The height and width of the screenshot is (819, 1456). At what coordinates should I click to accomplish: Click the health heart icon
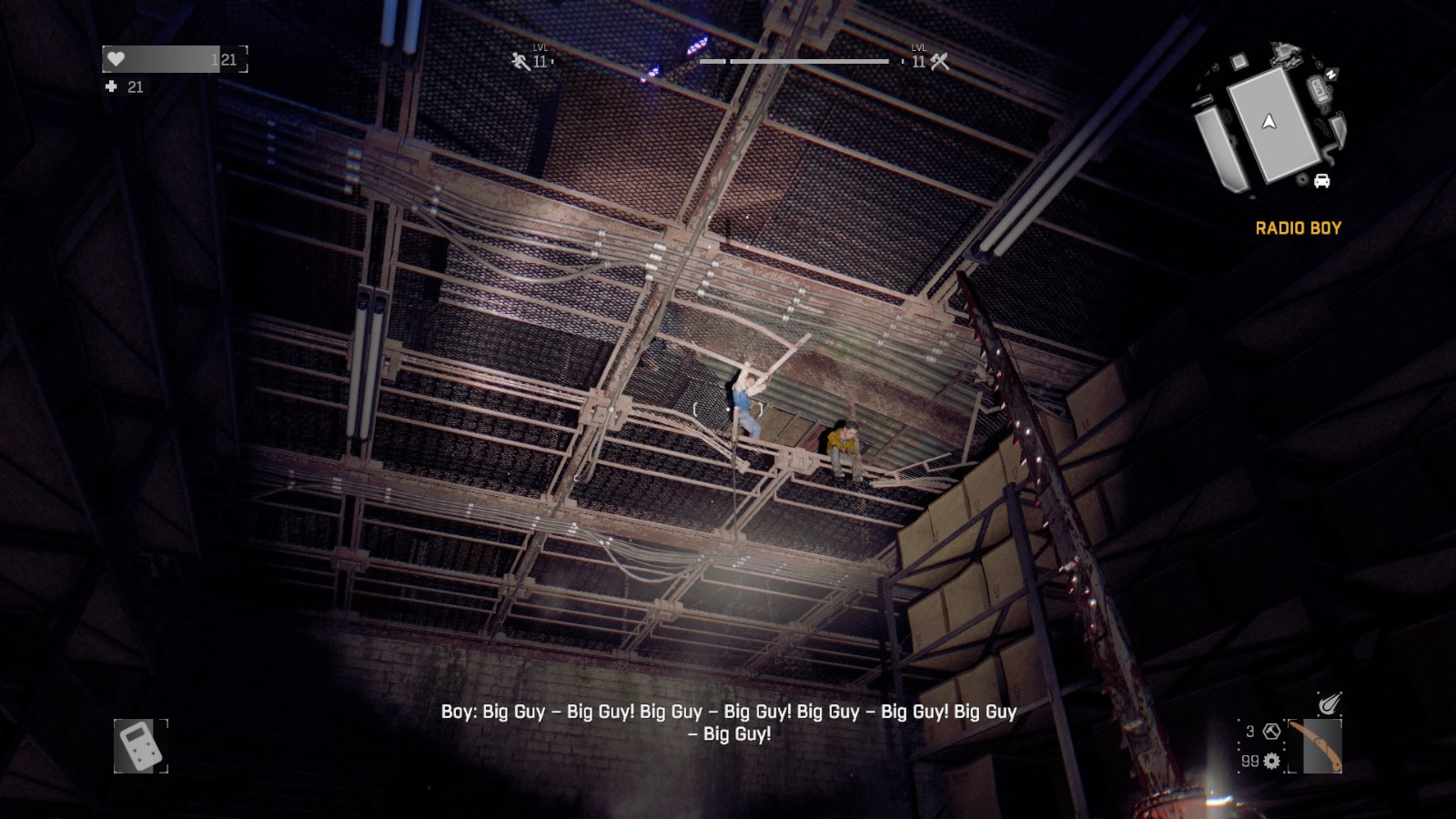(114, 56)
